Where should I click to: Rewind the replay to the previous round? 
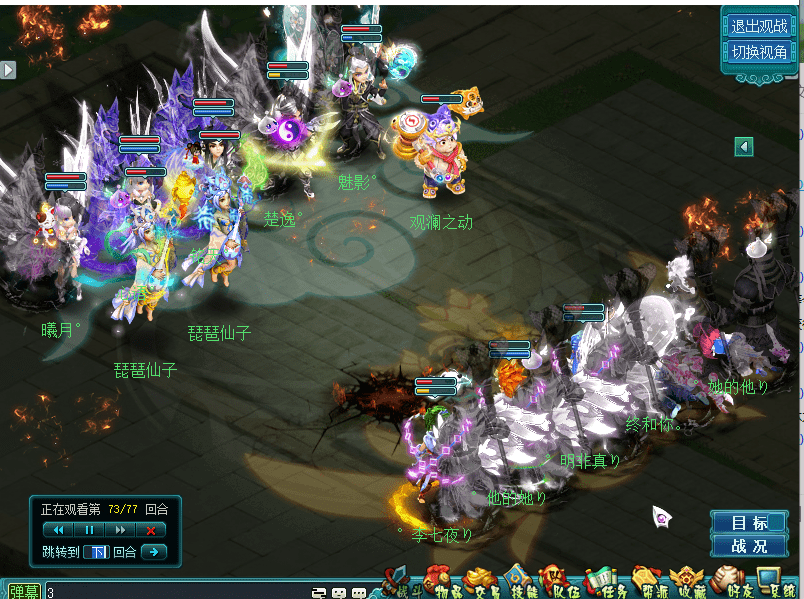click(x=59, y=529)
